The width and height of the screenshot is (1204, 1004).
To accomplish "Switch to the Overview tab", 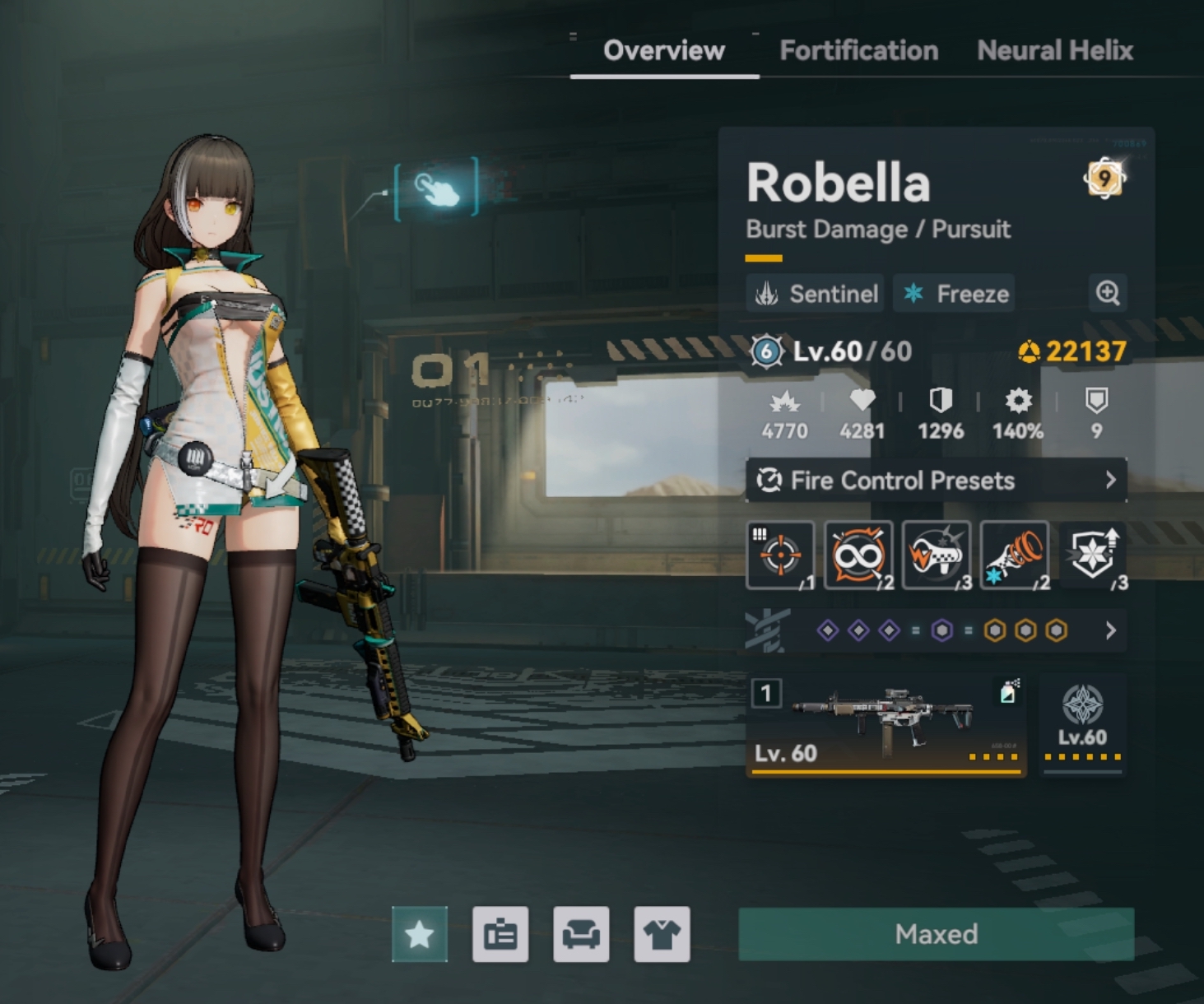I will click(x=663, y=51).
